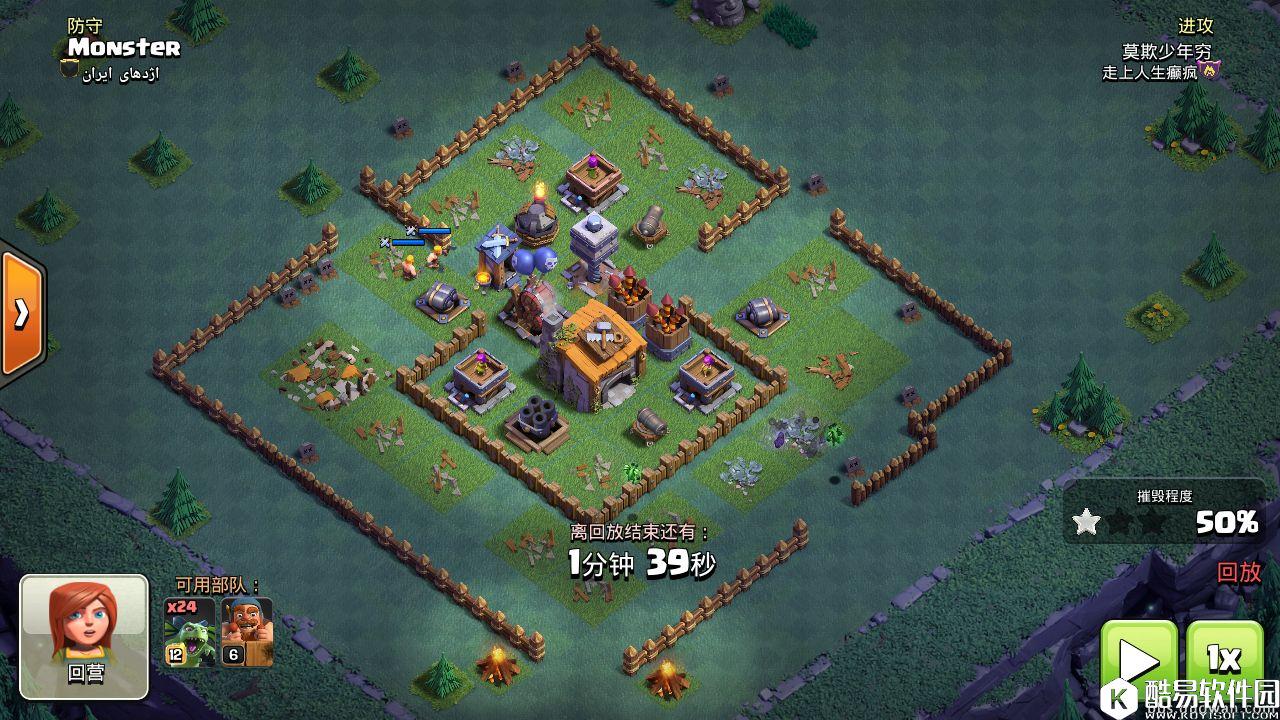This screenshot has width=1280, height=720.
Task: Change replay speed with the 1x button
Action: (1224, 659)
